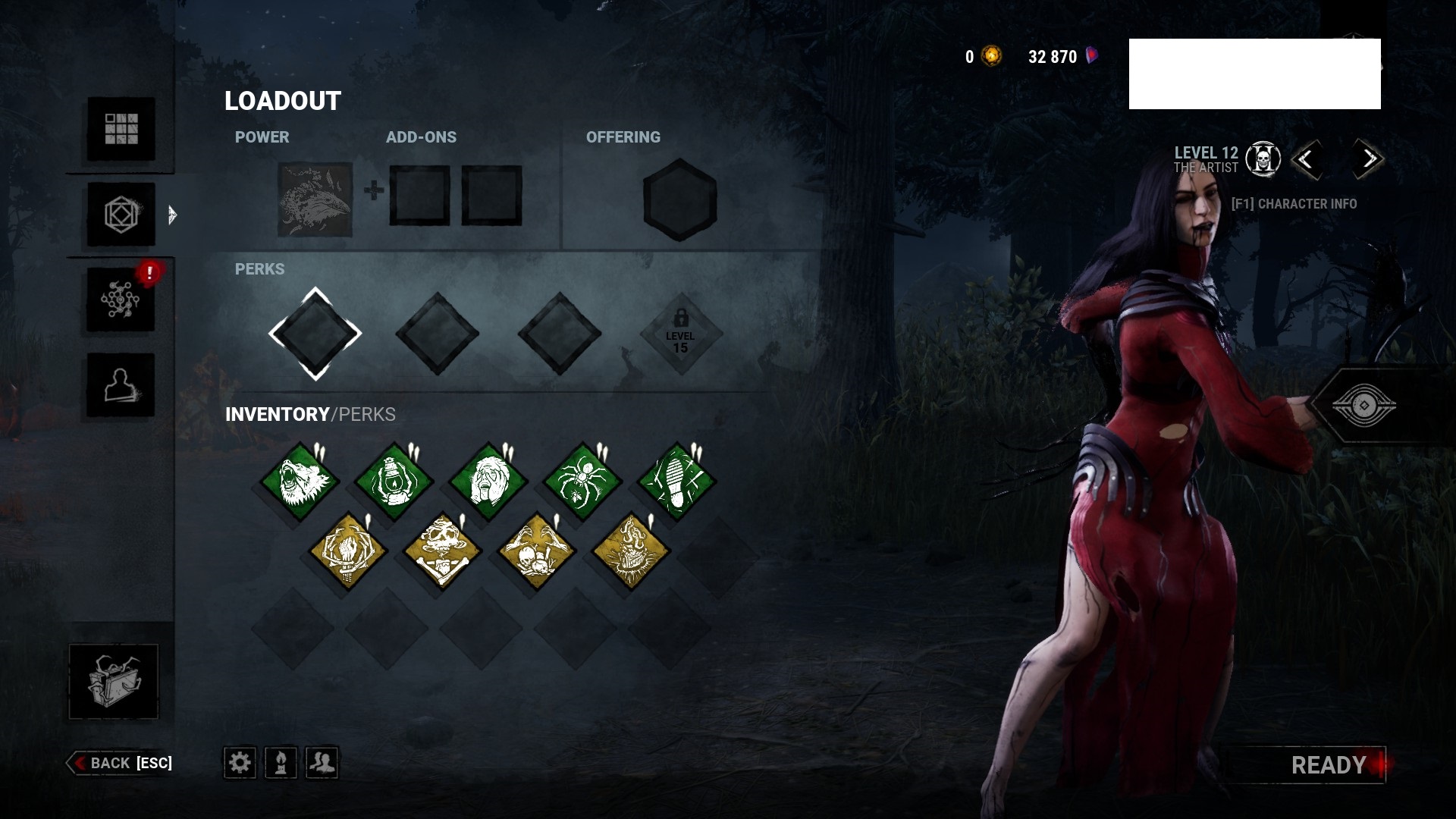
Task: Go BACK using the ESC button
Action: tap(121, 764)
